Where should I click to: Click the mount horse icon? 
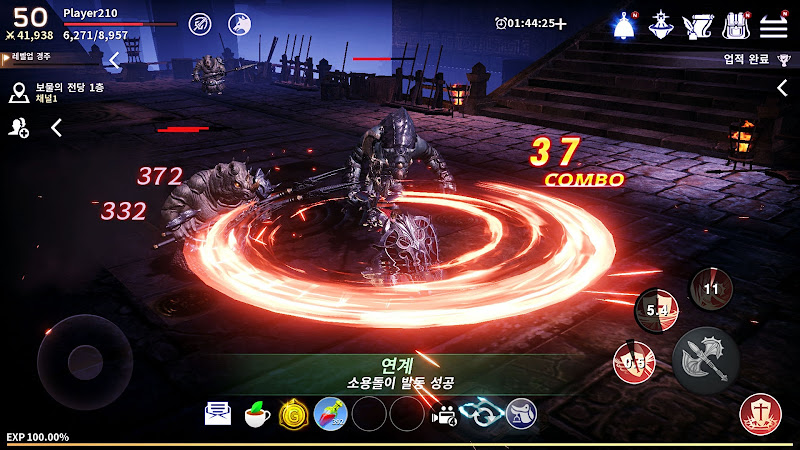coord(520,413)
